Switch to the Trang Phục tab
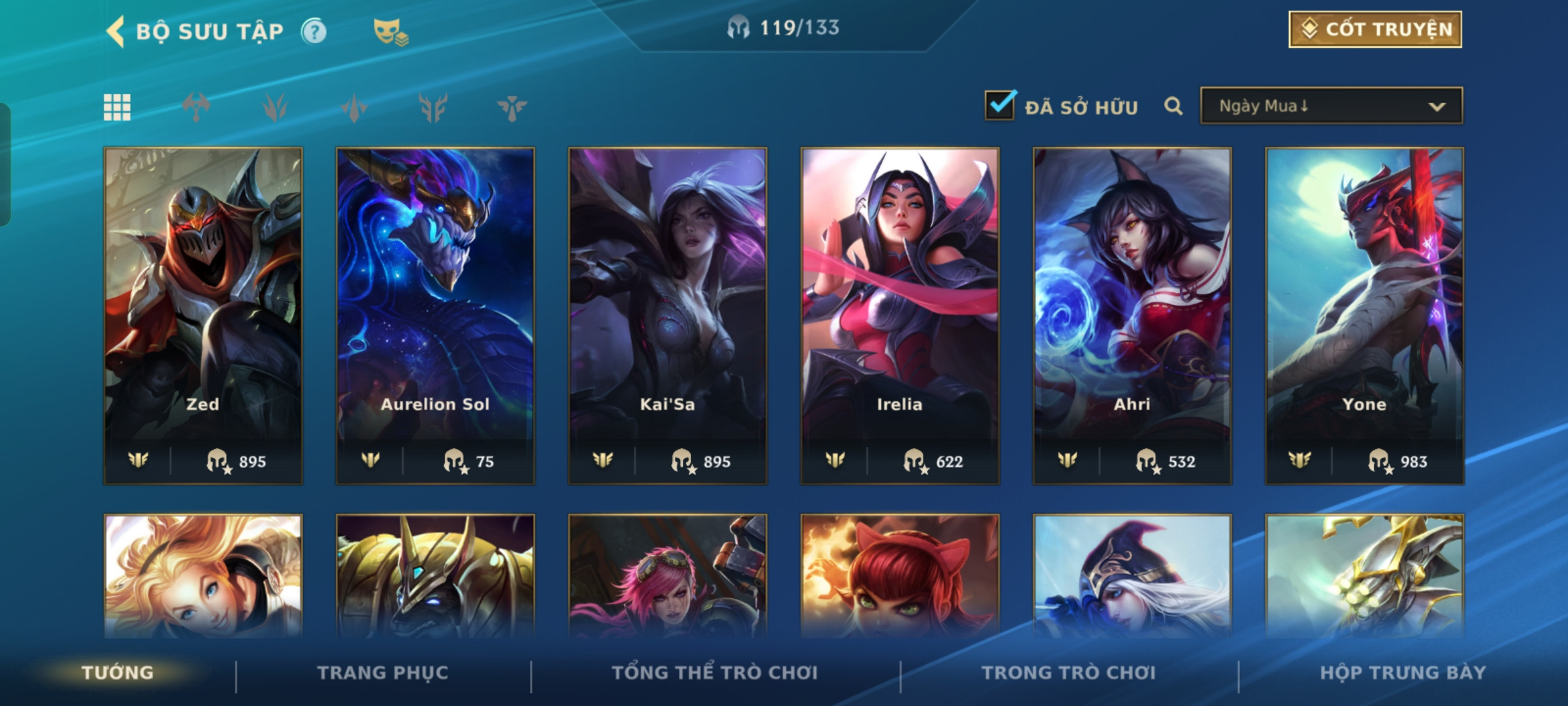 (x=383, y=673)
